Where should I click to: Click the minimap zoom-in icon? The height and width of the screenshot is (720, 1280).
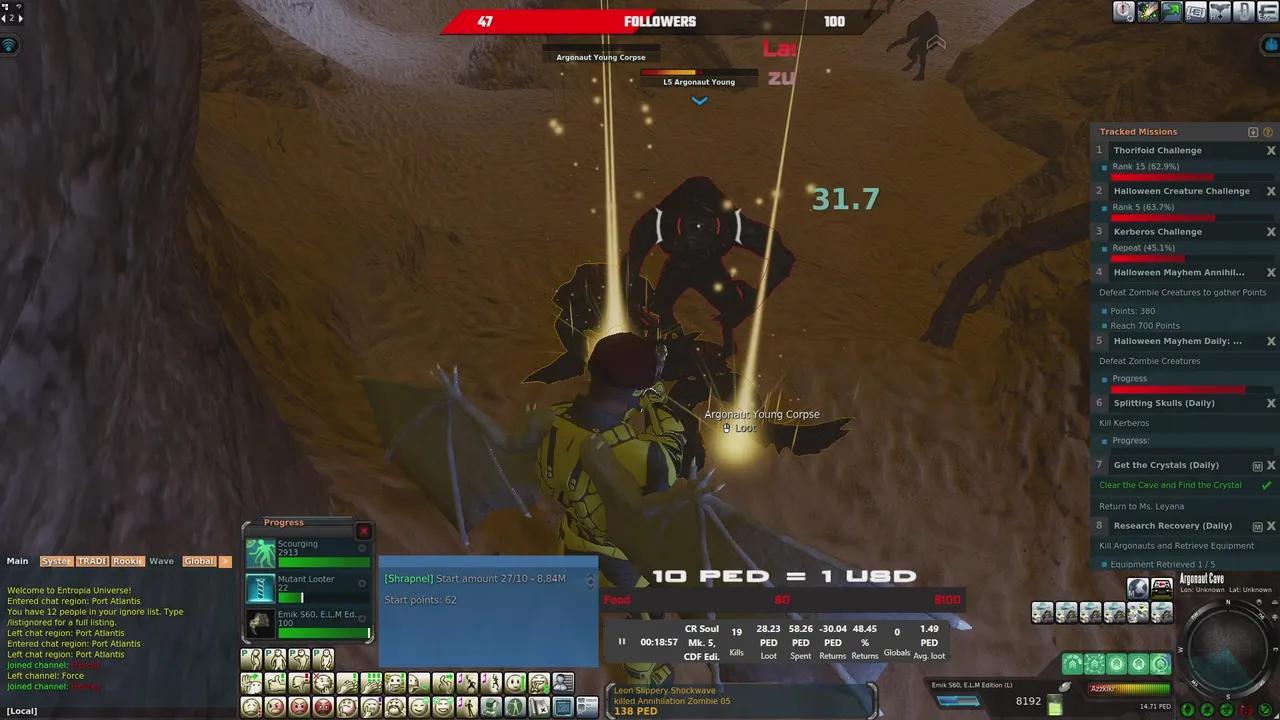click(1274, 618)
